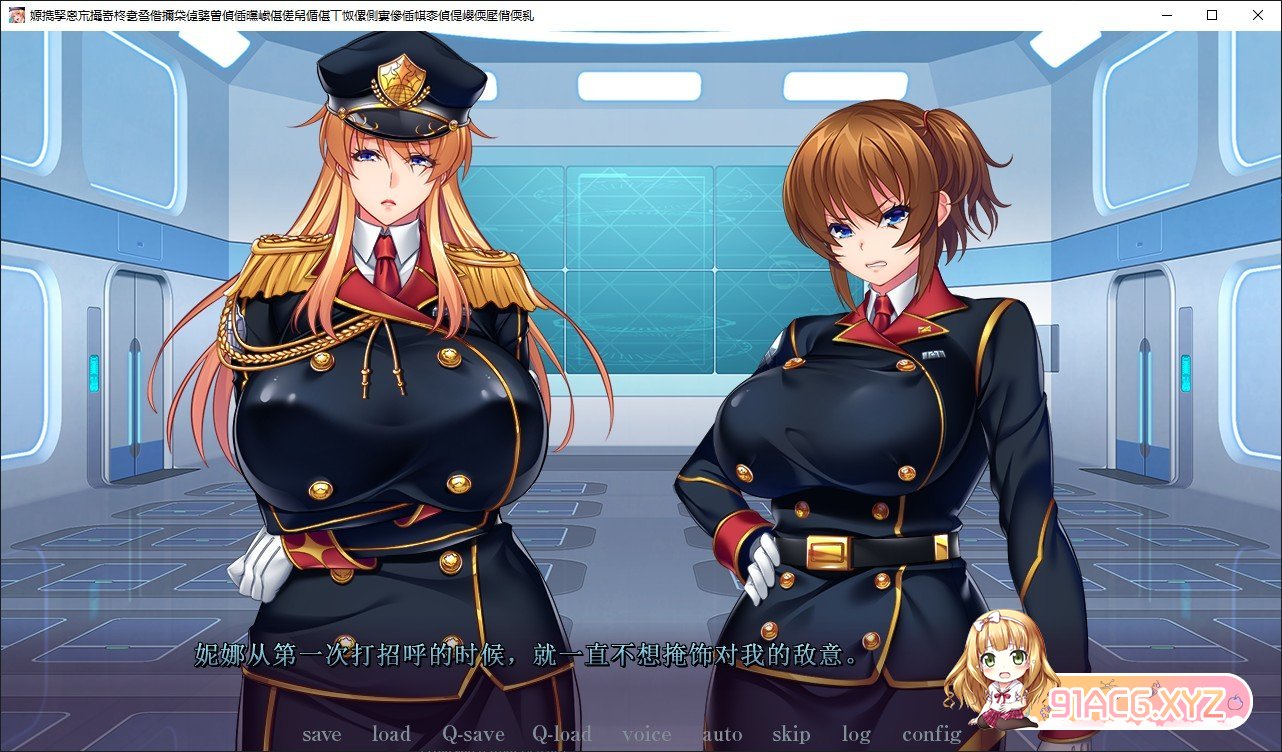
Task: Open the load screen
Action: (x=392, y=734)
